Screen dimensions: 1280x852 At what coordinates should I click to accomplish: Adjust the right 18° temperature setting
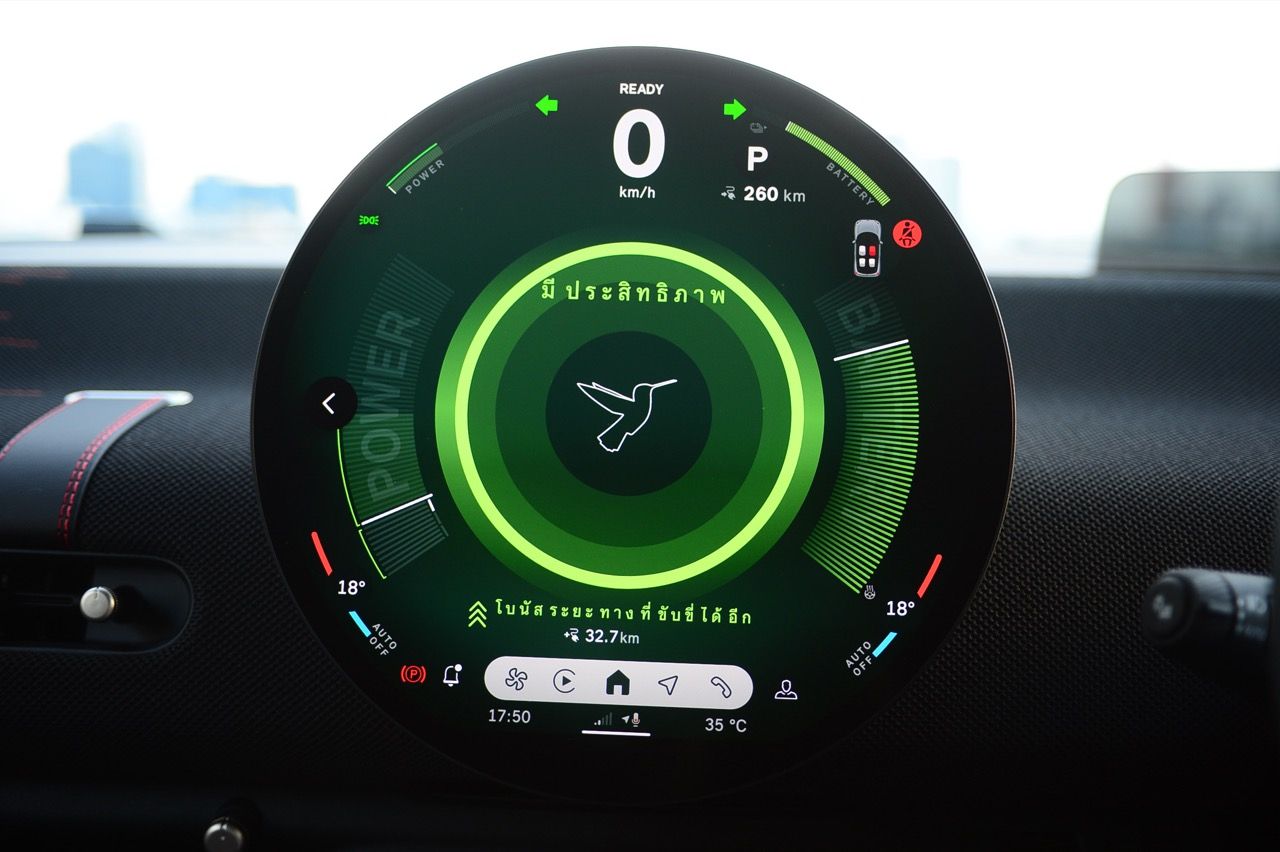tap(900, 608)
